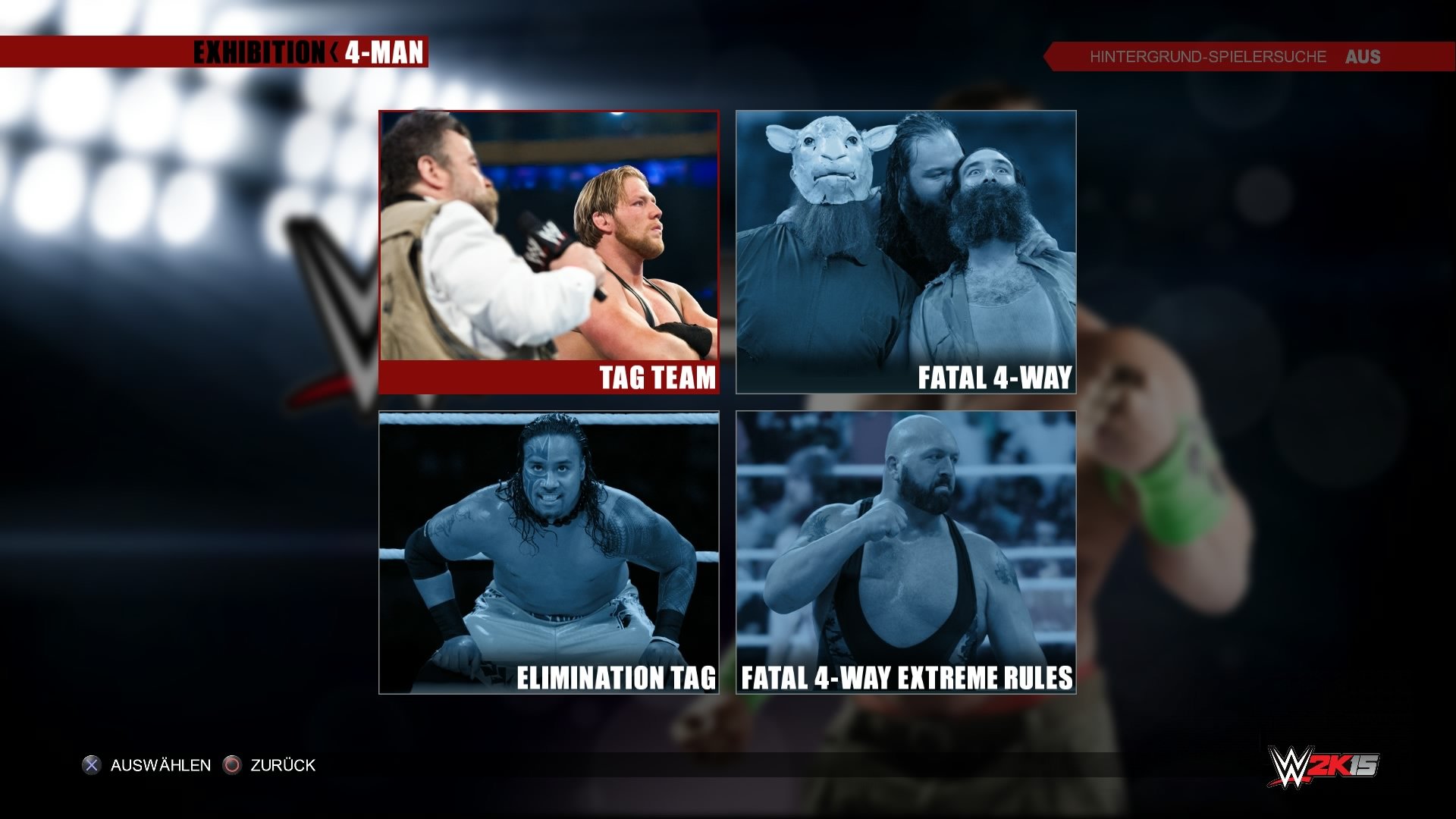Click the circle button icon near Zurück
This screenshot has width=1456, height=819.
click(232, 765)
